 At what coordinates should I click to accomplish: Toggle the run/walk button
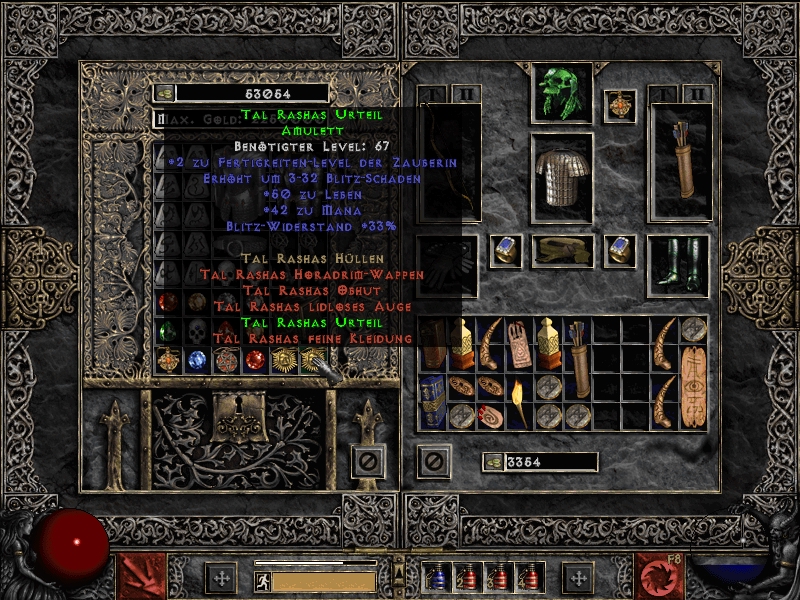coord(263,579)
